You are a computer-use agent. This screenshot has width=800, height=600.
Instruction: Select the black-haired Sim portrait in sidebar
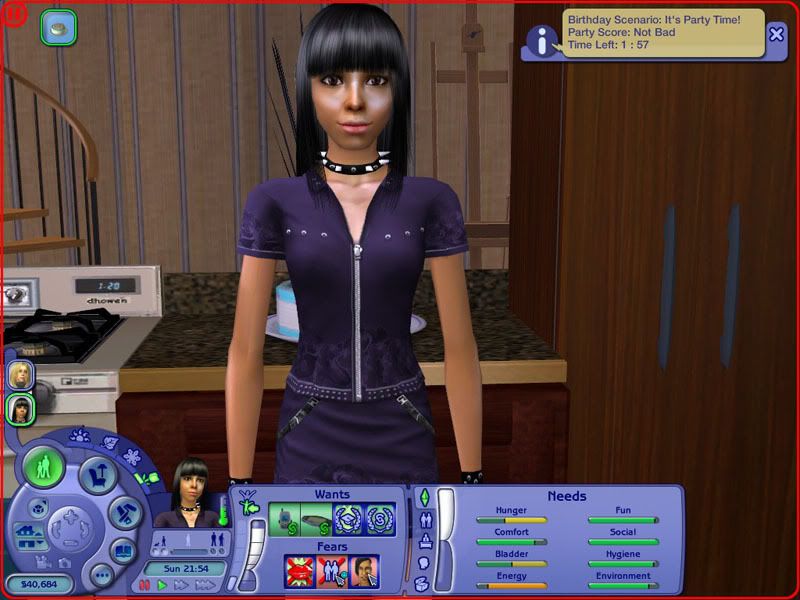(21, 409)
